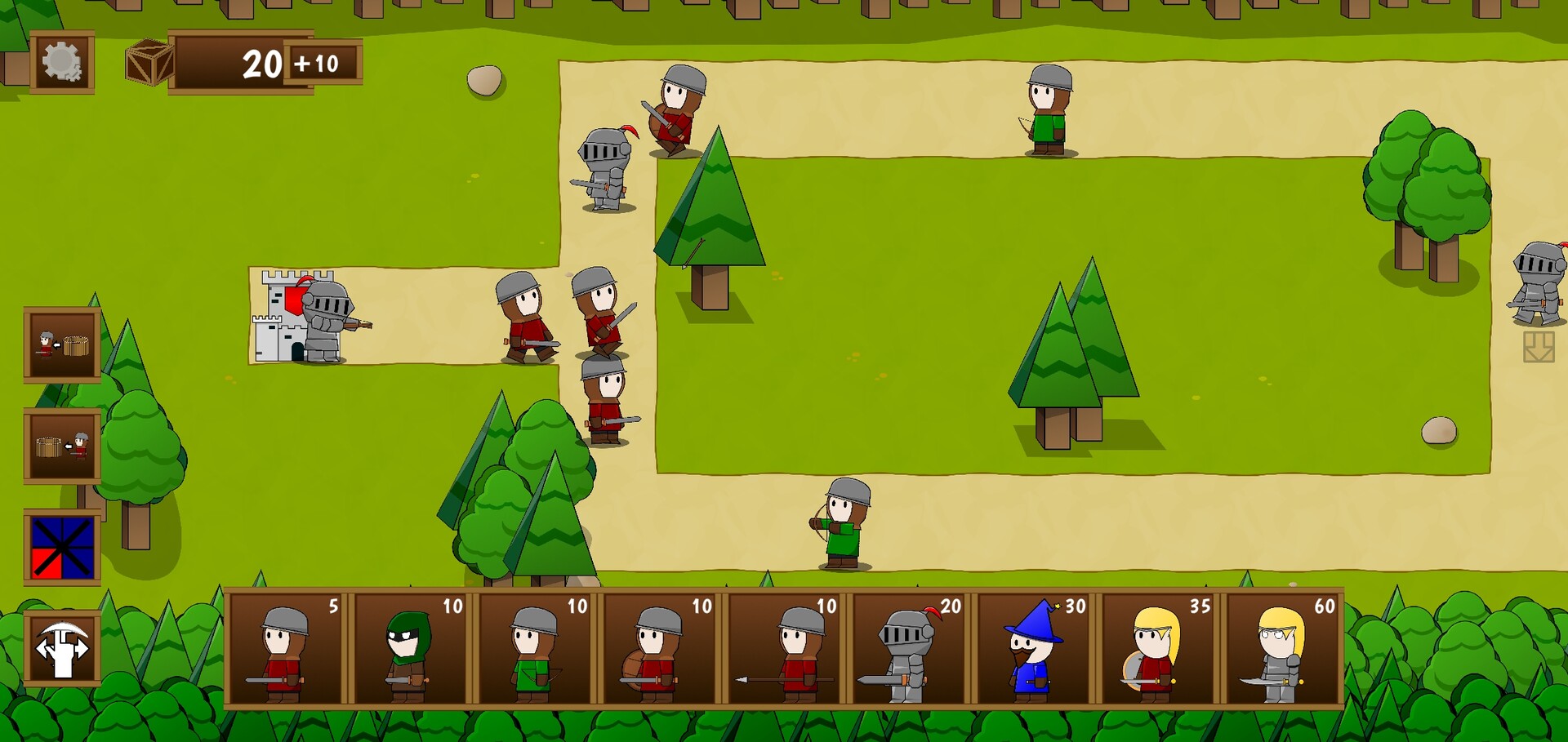Screen dimensions: 1568x742
Task: Open the settings gear menu
Action: 61,60
